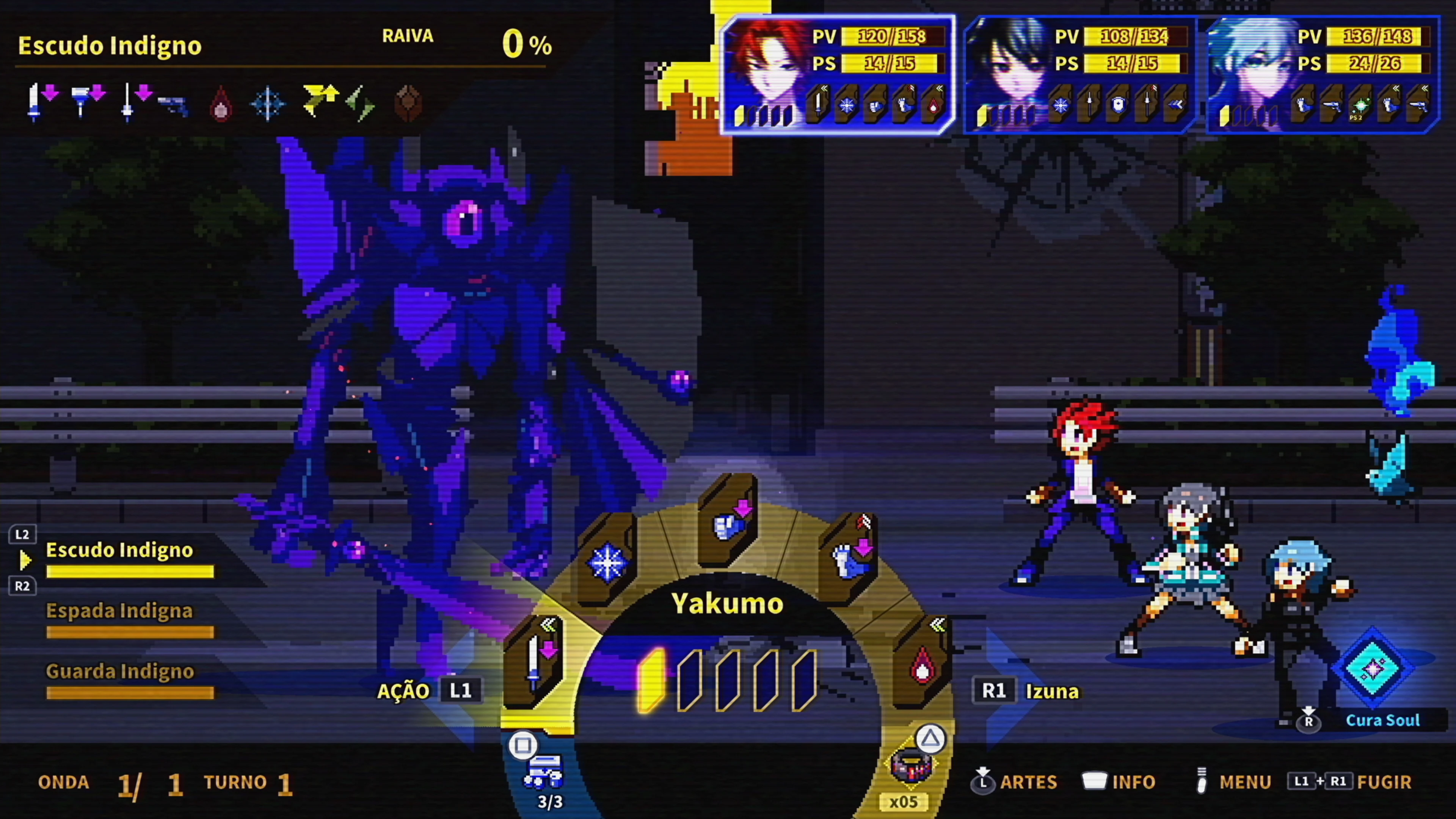Select the sword attack skill card
The height and width of the screenshot is (819, 1456).
click(x=533, y=661)
